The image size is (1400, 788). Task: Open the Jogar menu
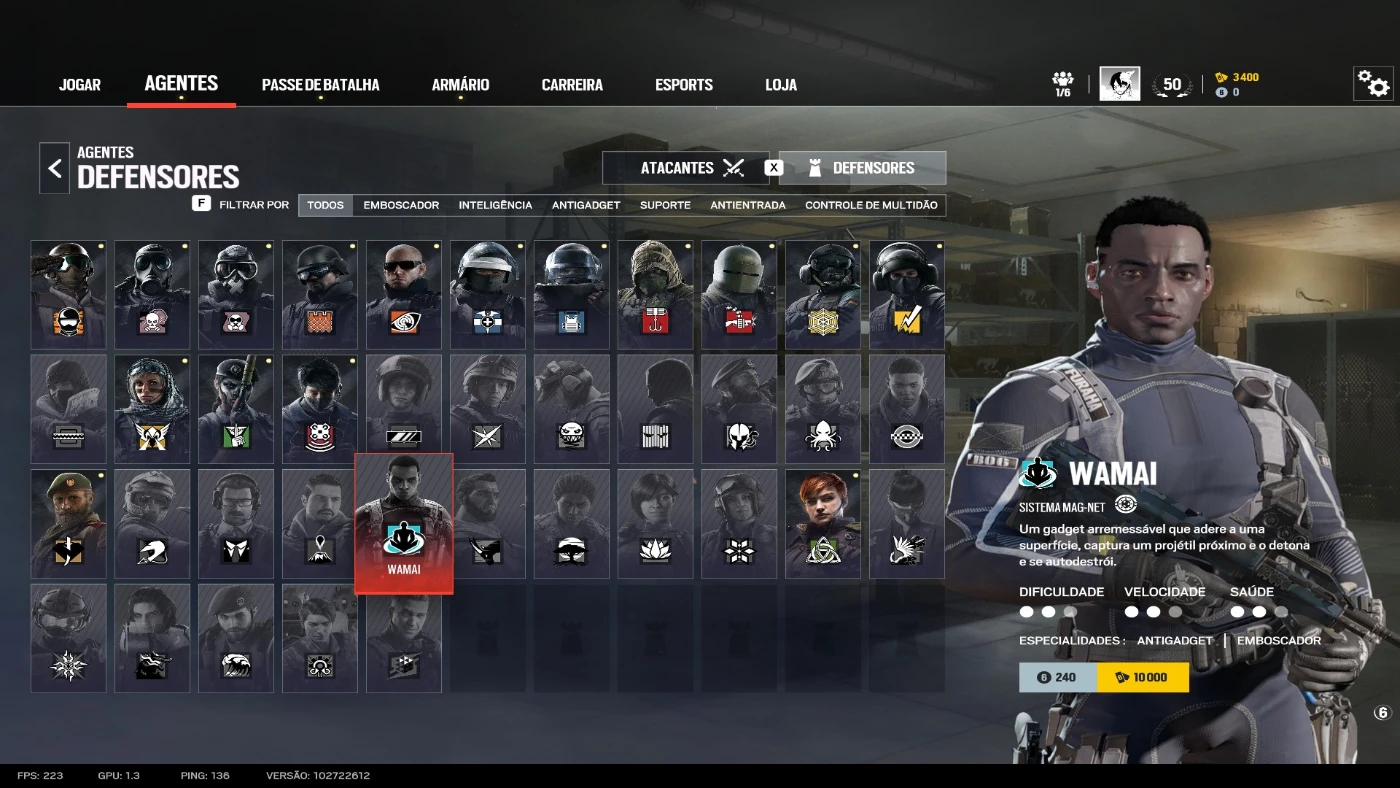[x=80, y=85]
